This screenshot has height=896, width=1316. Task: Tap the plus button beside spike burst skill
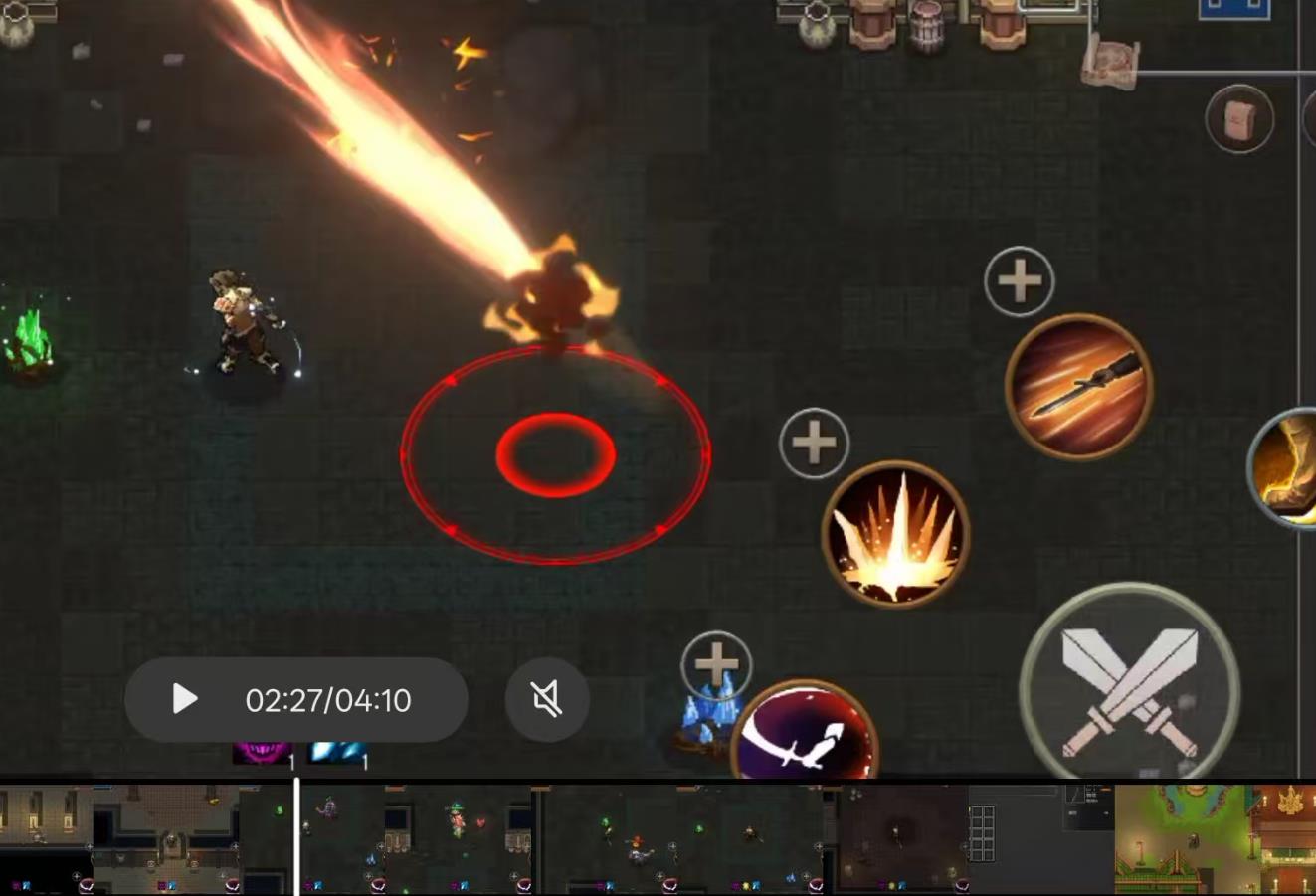pyautogui.click(x=814, y=443)
